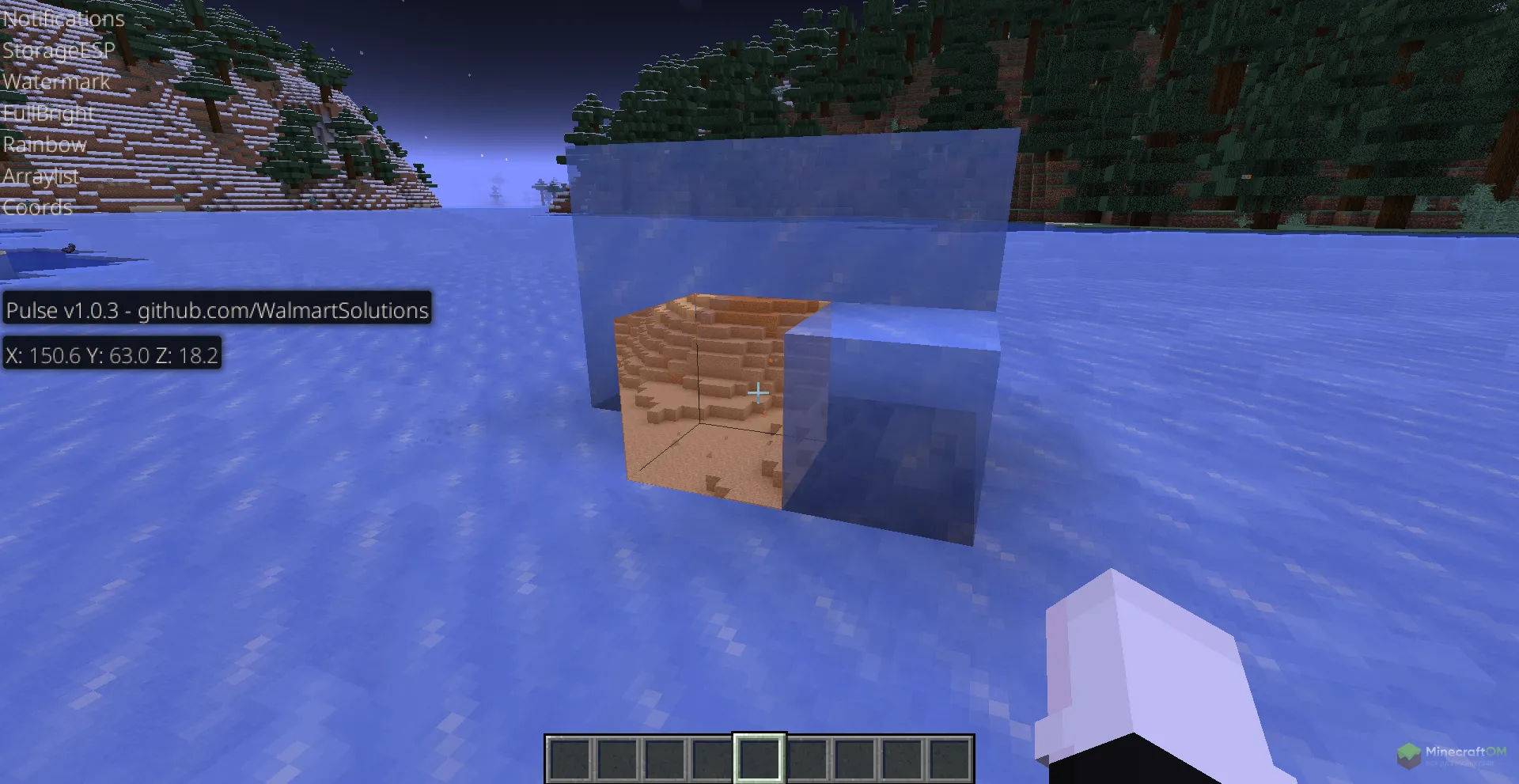Choose the FullBright module entry

pyautogui.click(x=48, y=113)
